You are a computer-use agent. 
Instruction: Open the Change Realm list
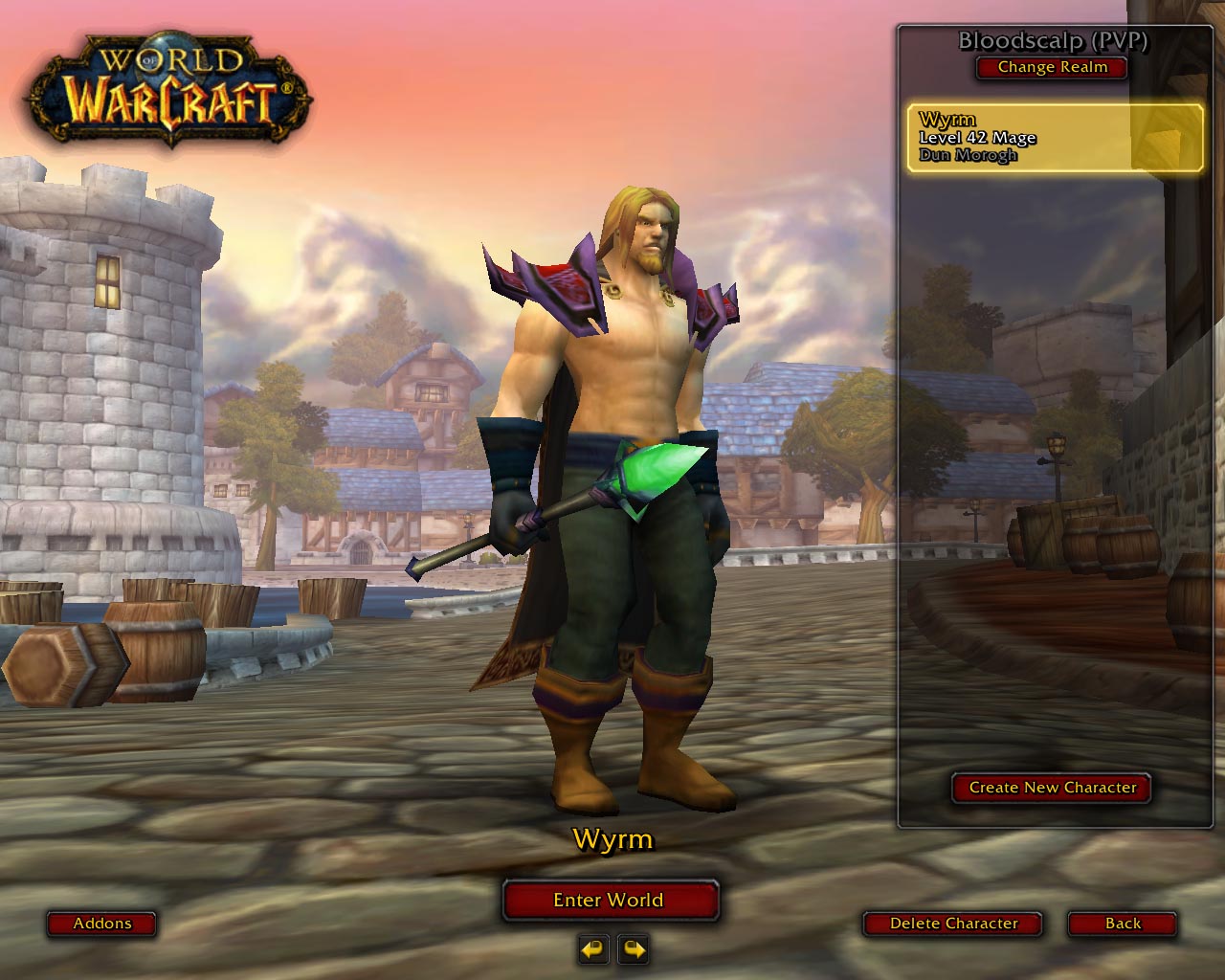tap(1052, 67)
